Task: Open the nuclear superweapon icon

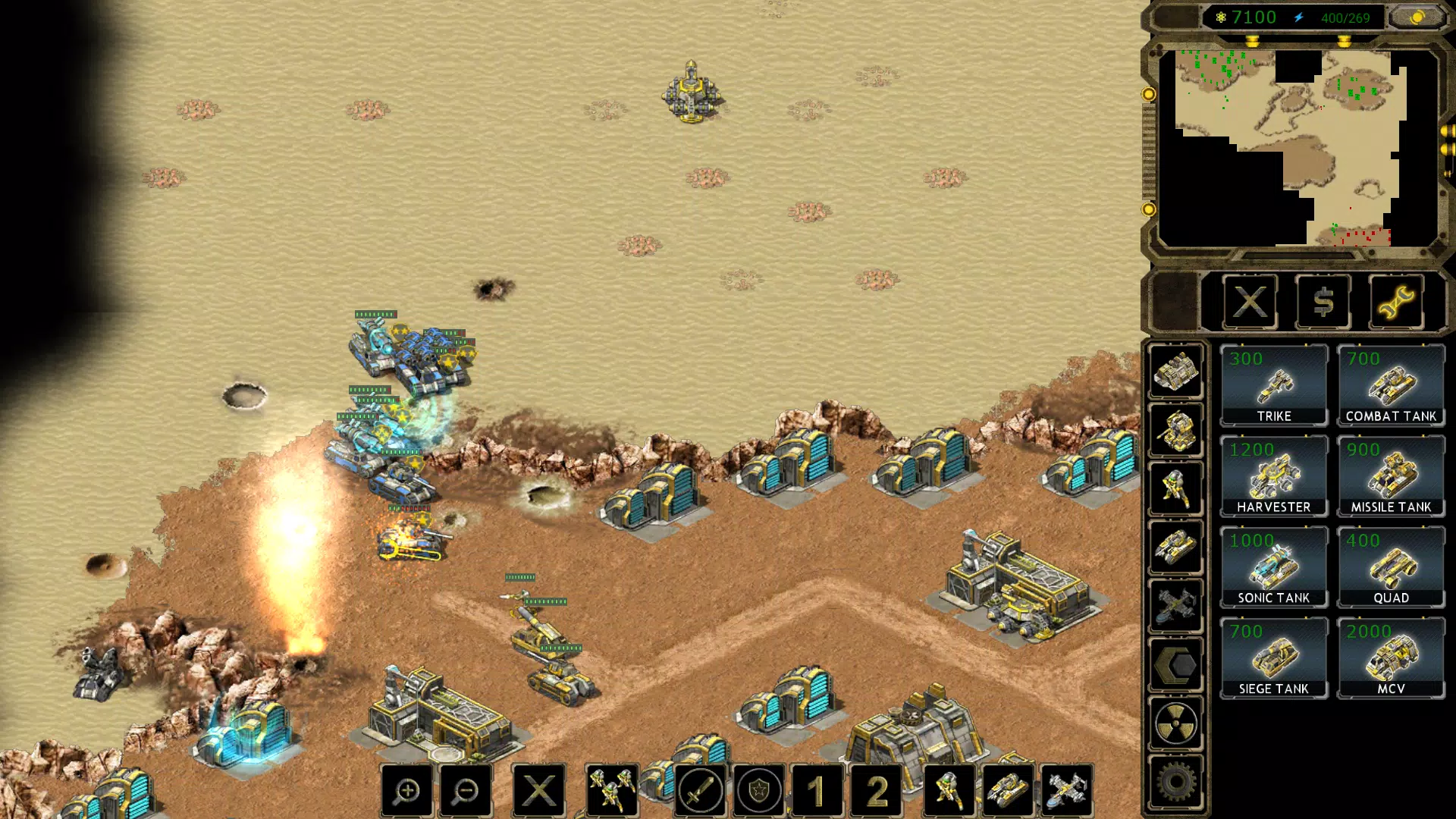Action: point(1176,723)
